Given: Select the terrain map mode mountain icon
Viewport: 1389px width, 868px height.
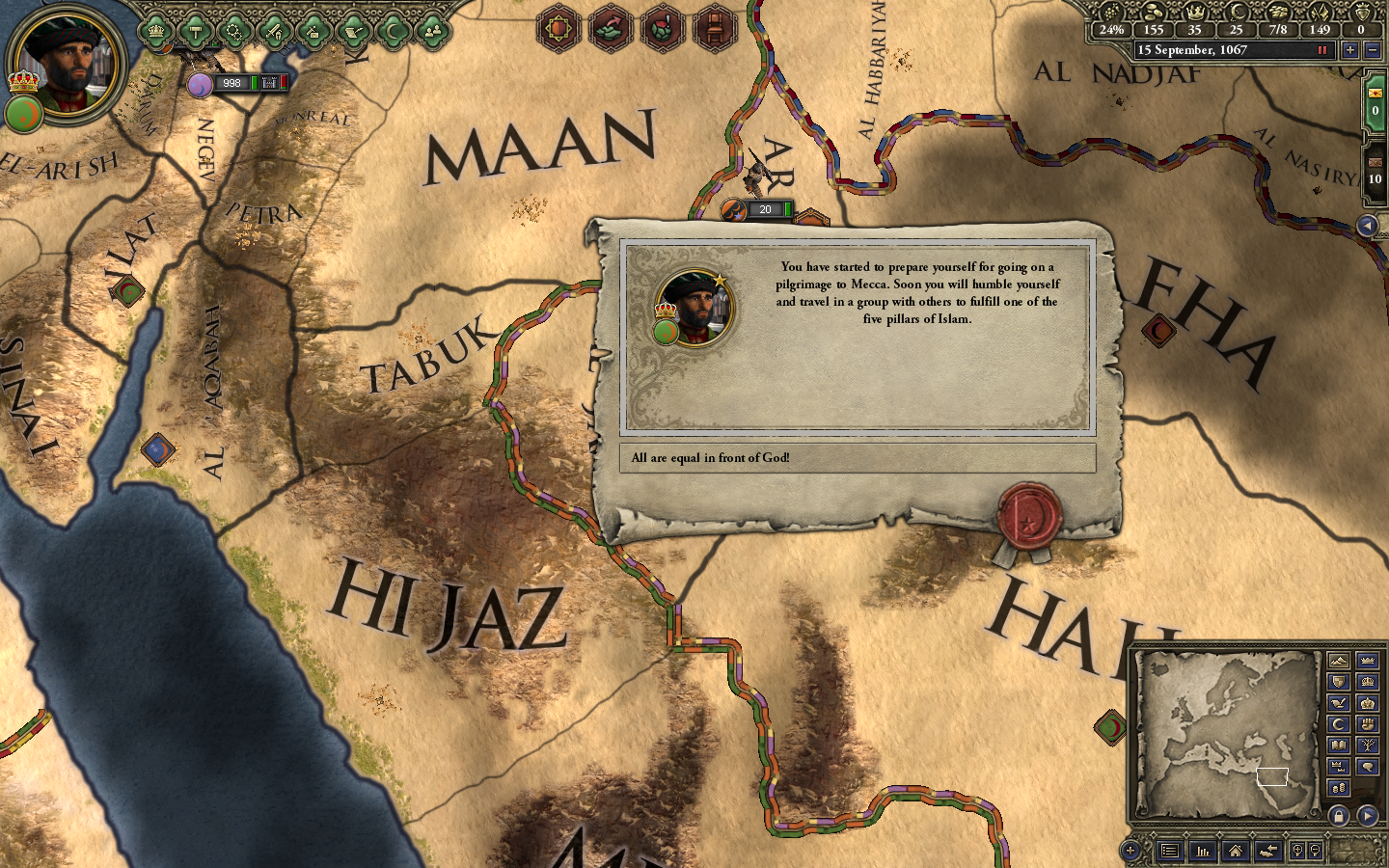Looking at the screenshot, I should pos(1338,661).
